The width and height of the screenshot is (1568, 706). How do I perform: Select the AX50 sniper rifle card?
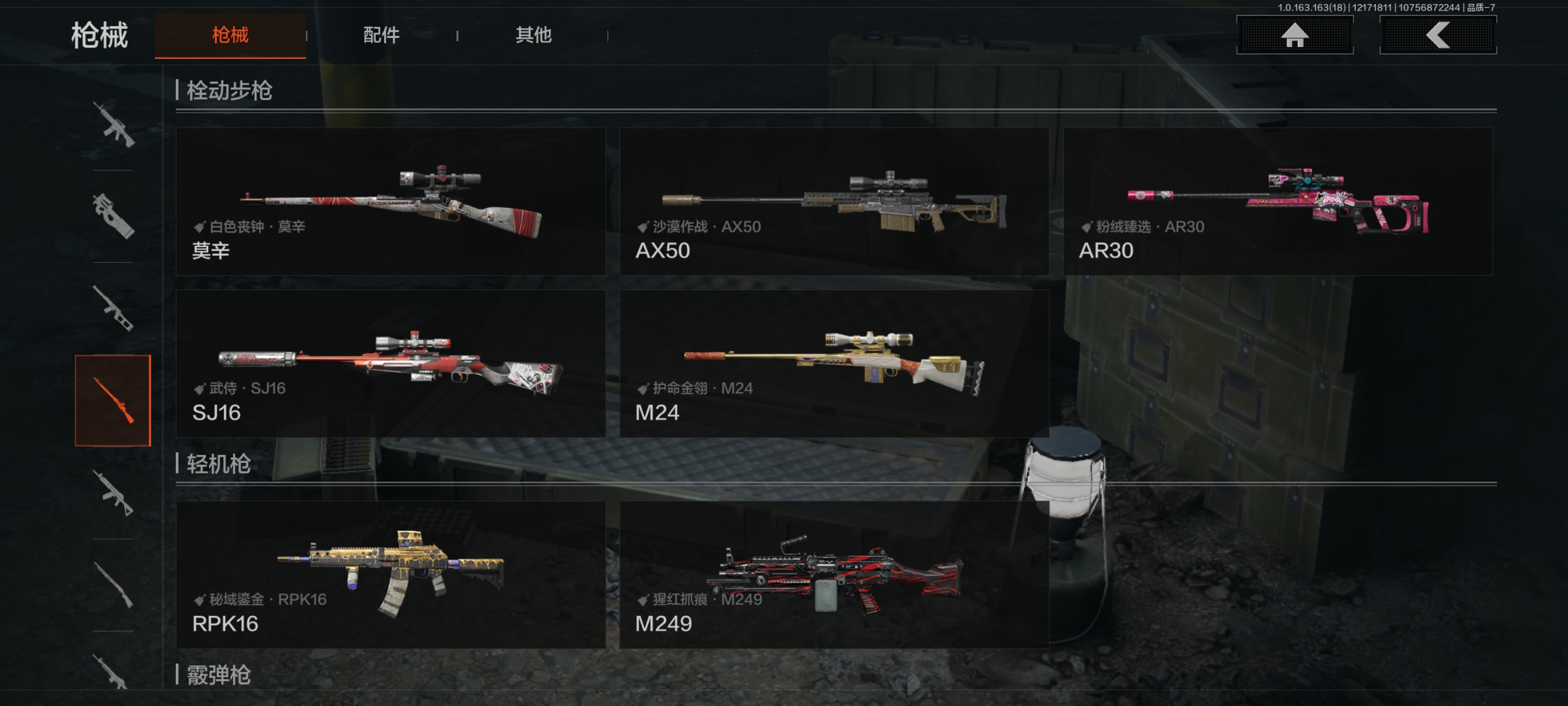point(833,202)
